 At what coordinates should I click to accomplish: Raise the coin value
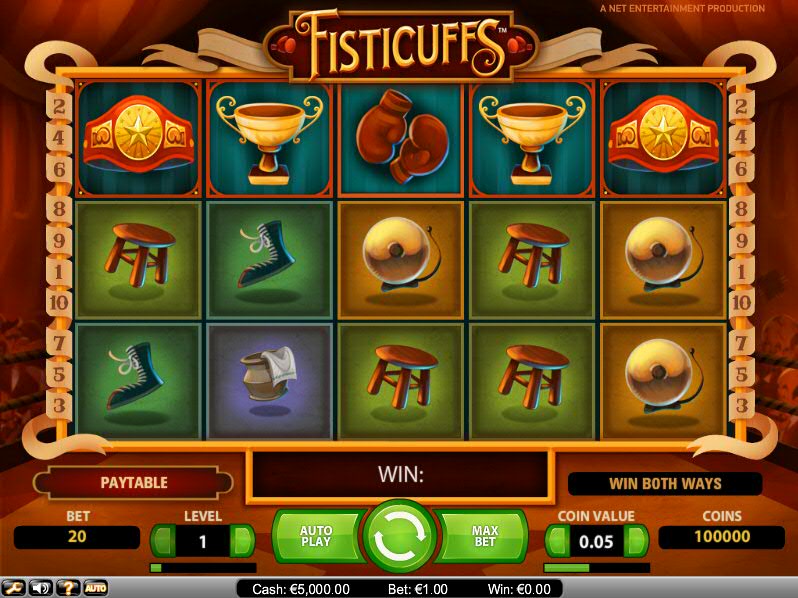[636, 541]
